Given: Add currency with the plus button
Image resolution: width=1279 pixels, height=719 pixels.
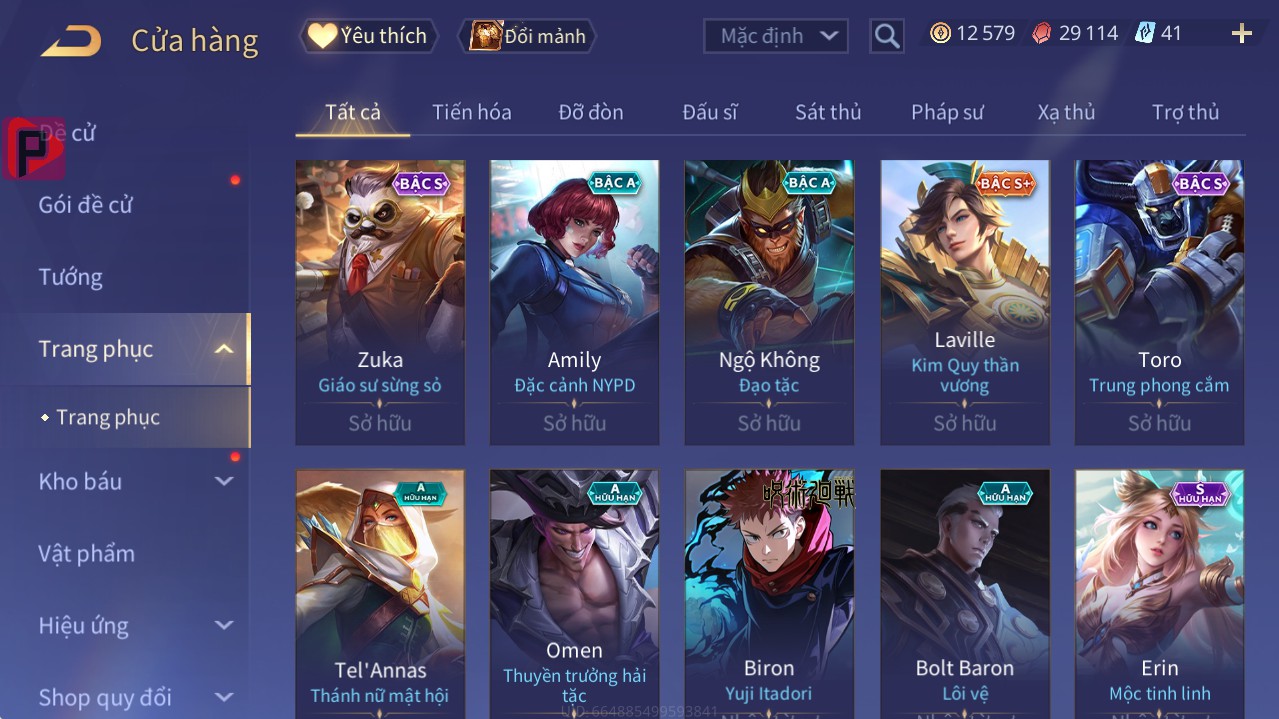Looking at the screenshot, I should point(1241,34).
